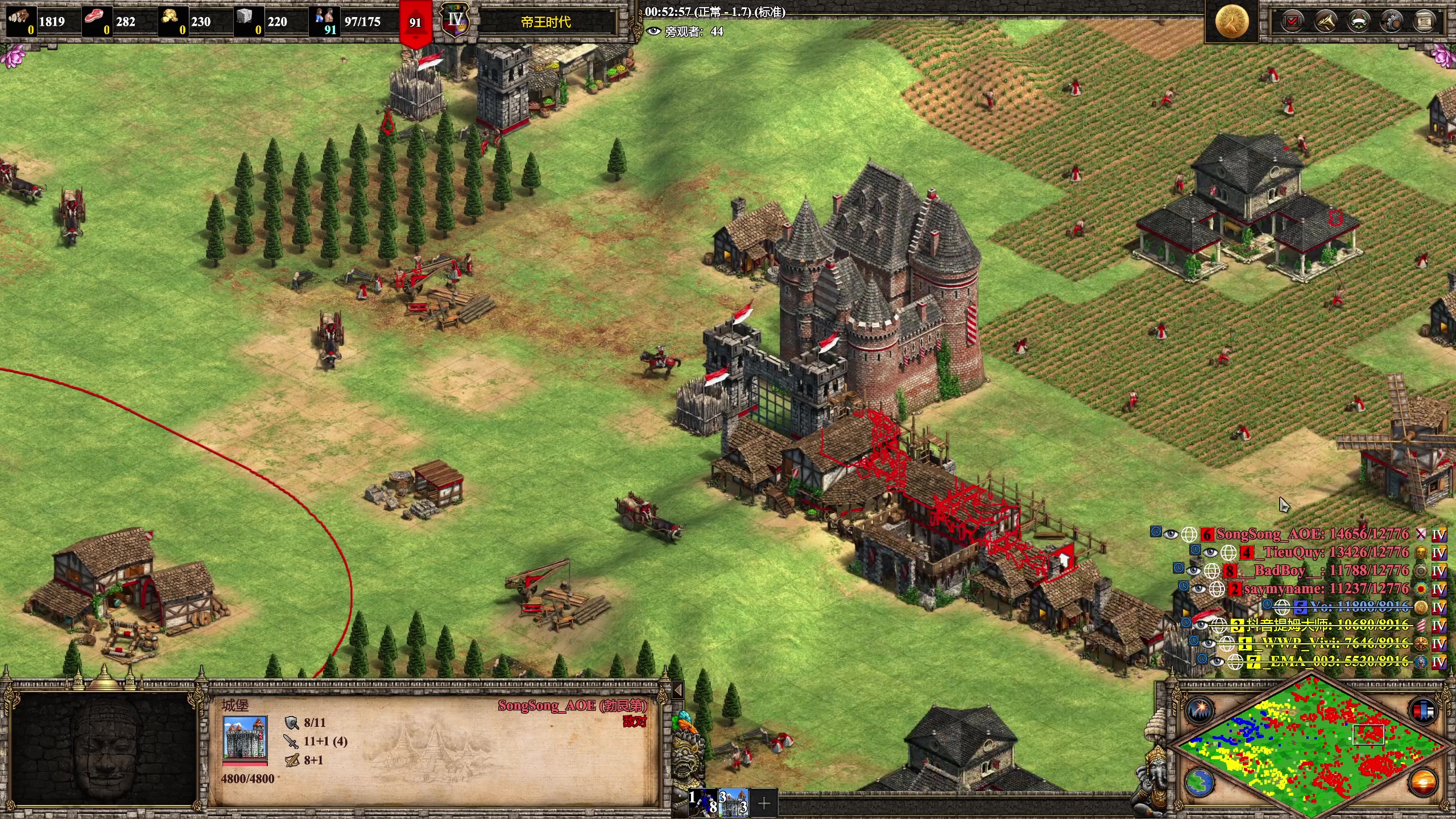Open the objectives checkmark button

coord(1292,22)
